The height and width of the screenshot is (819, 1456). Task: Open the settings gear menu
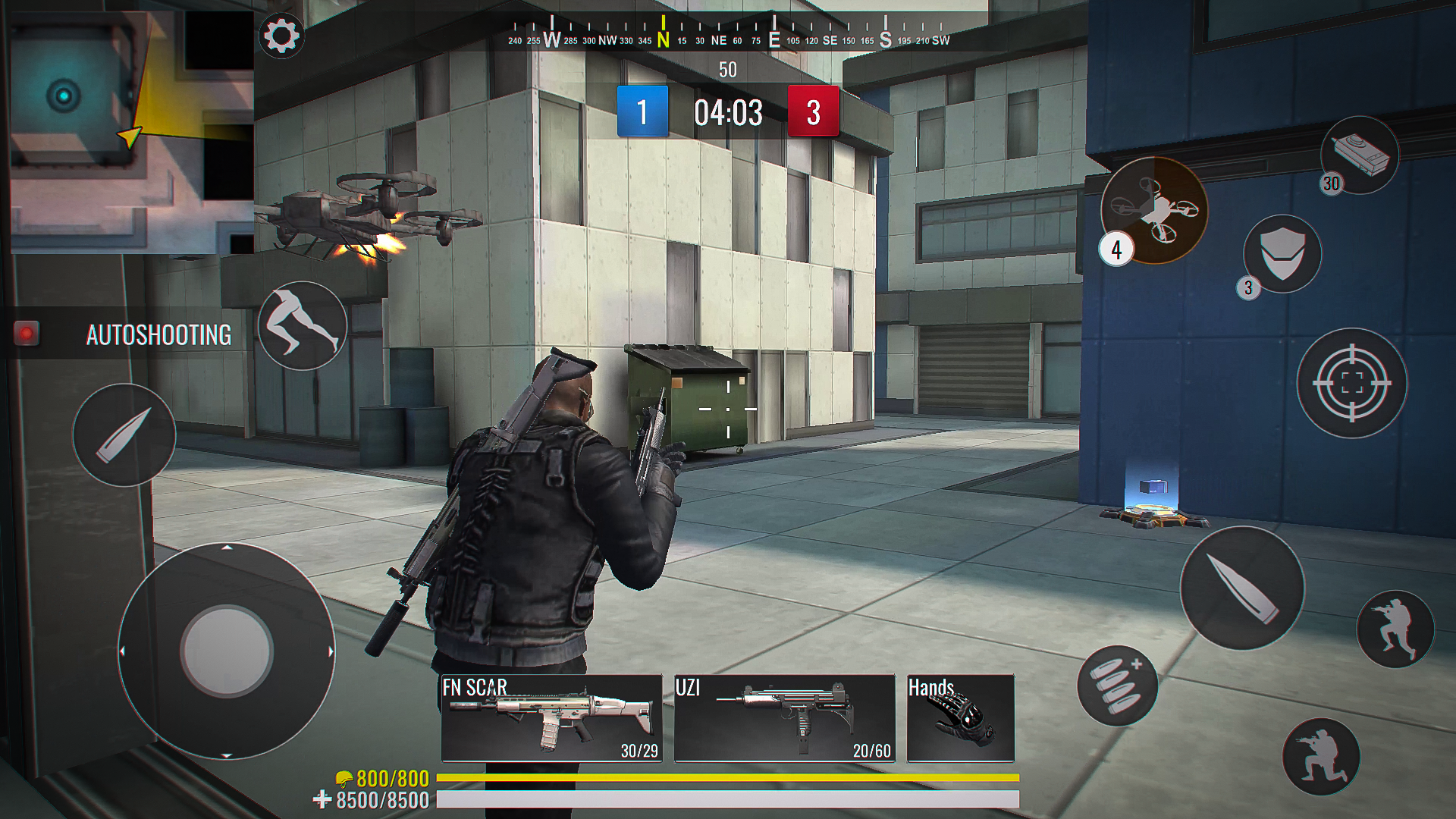click(x=281, y=36)
